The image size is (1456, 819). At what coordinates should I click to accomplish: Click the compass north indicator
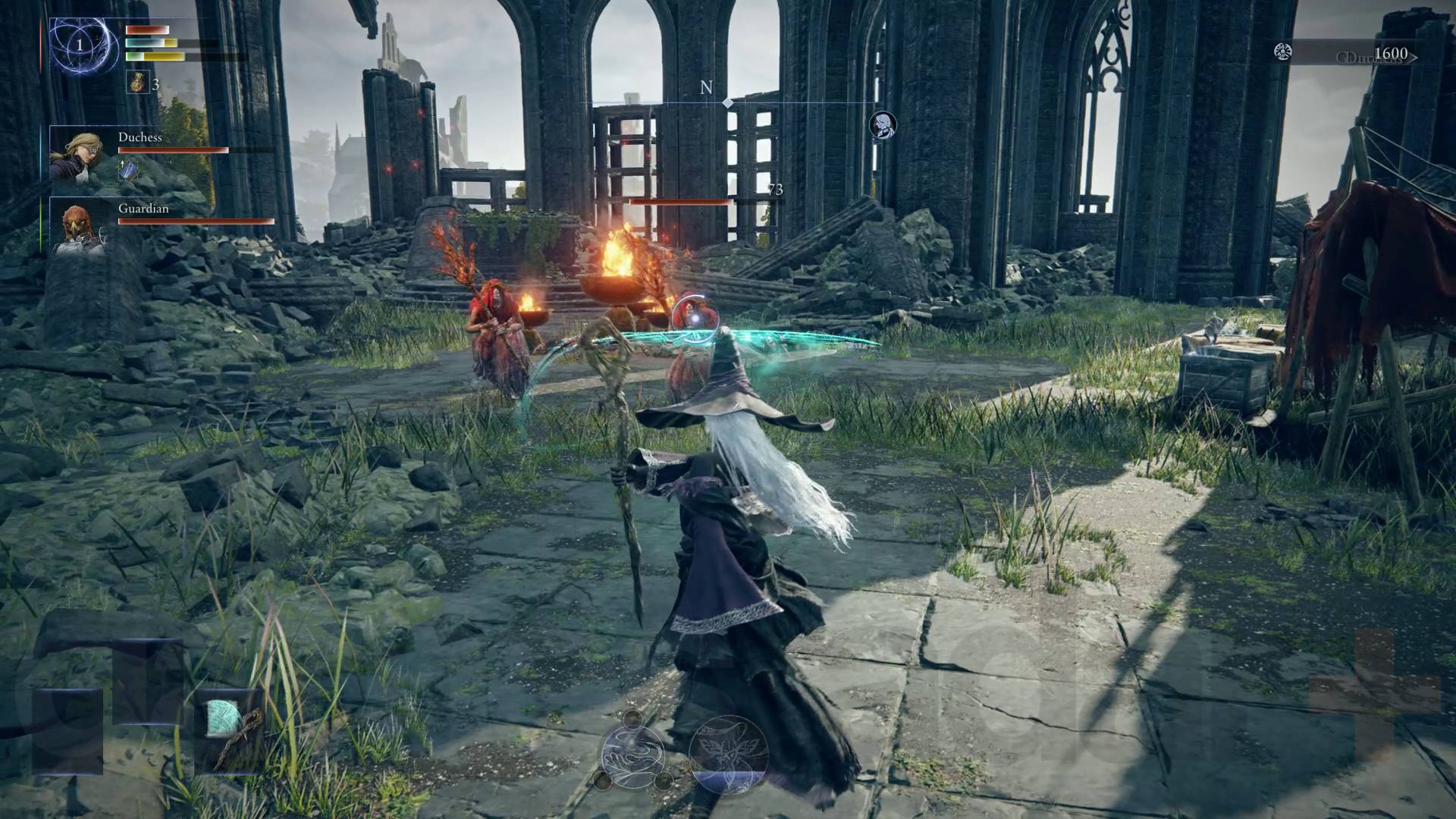(706, 88)
